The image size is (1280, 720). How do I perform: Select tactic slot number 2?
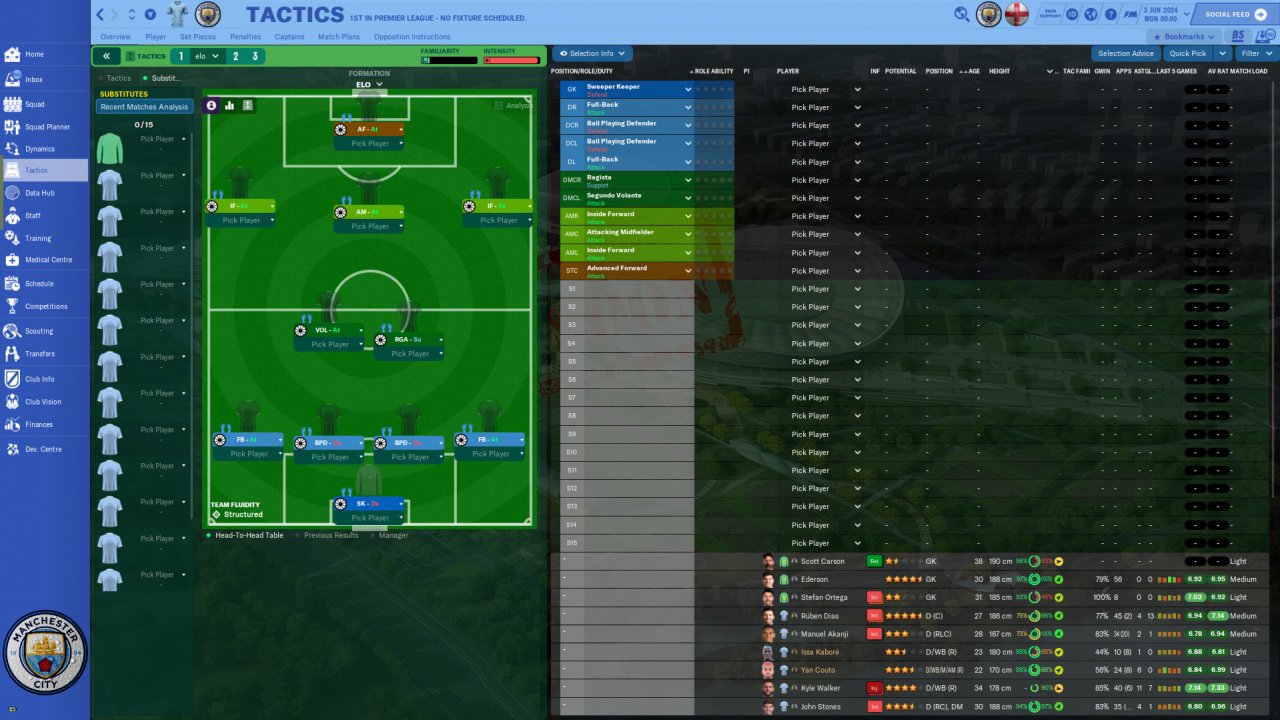click(x=236, y=57)
